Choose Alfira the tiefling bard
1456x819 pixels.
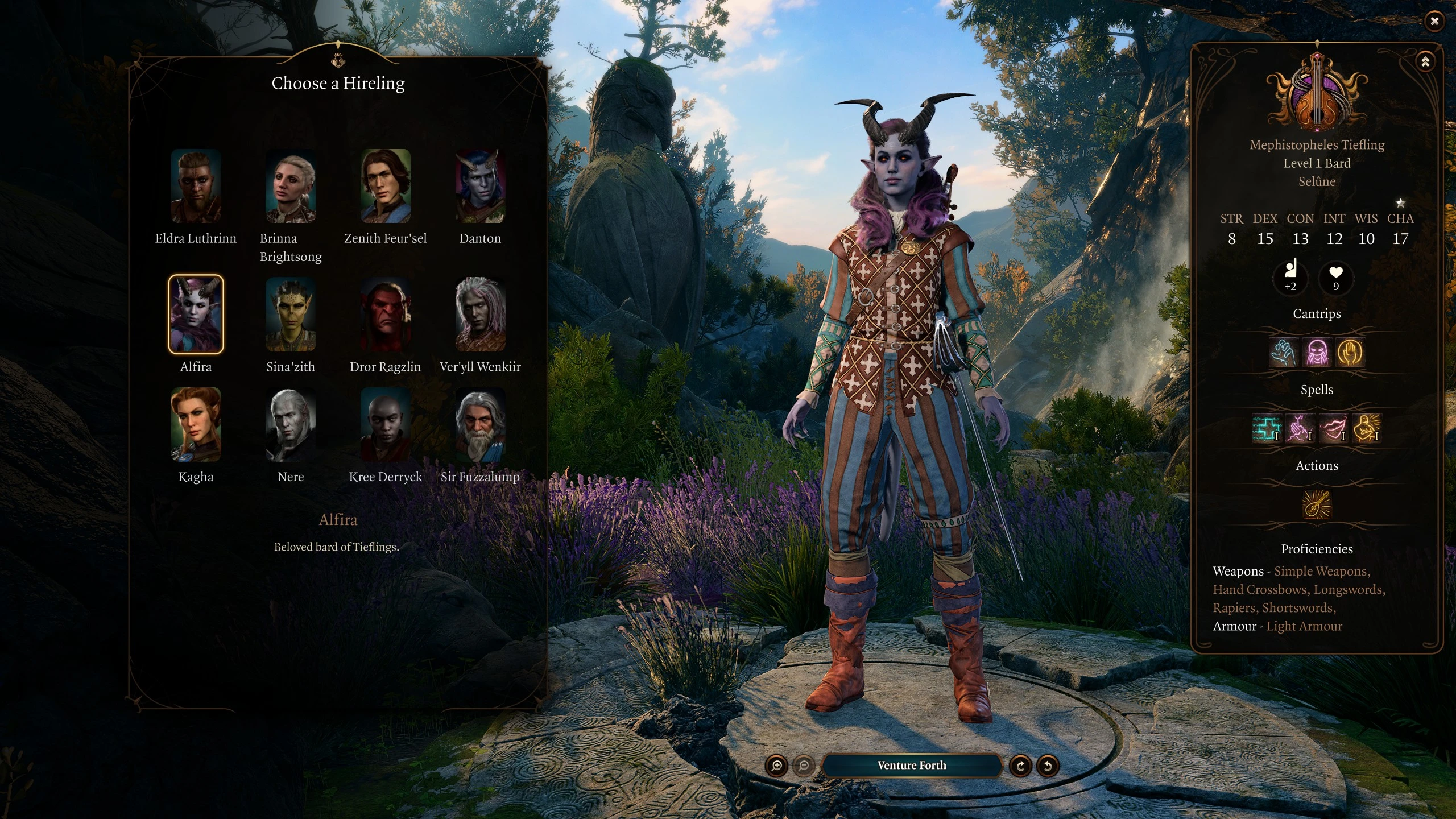[x=196, y=314]
